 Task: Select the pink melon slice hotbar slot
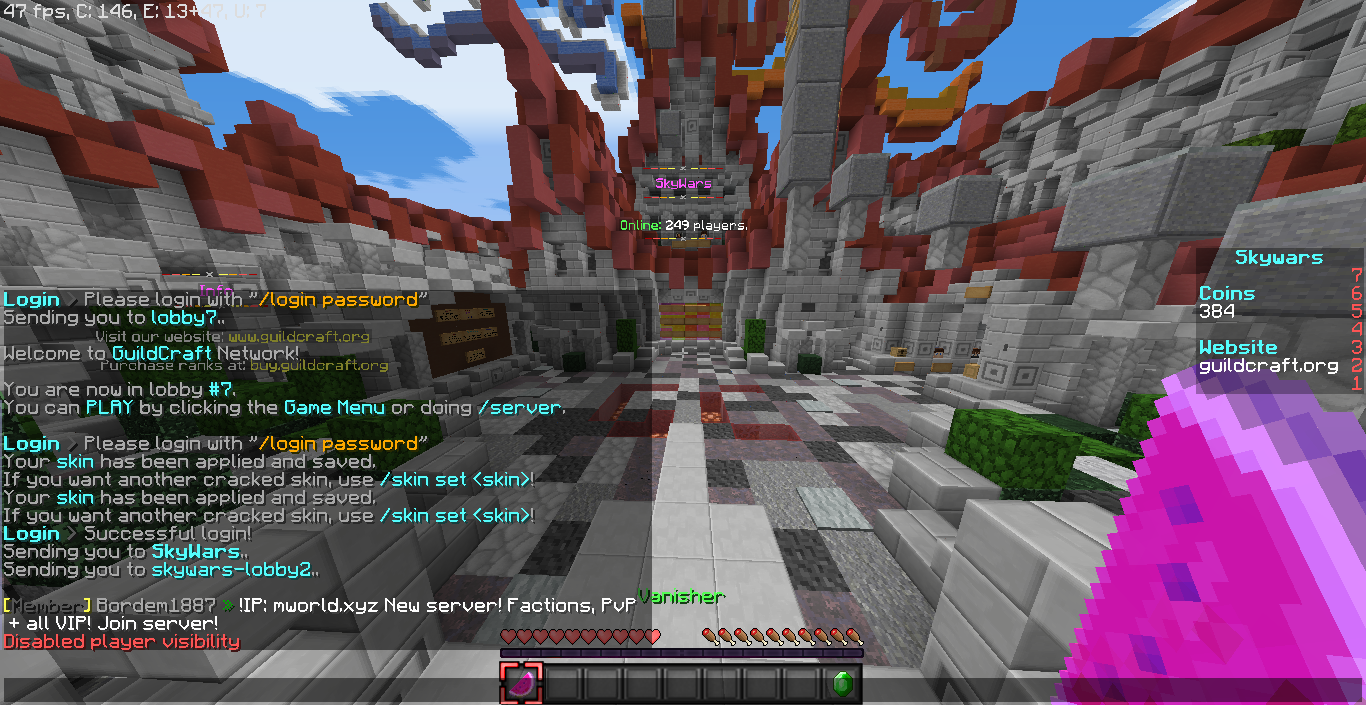coord(521,684)
